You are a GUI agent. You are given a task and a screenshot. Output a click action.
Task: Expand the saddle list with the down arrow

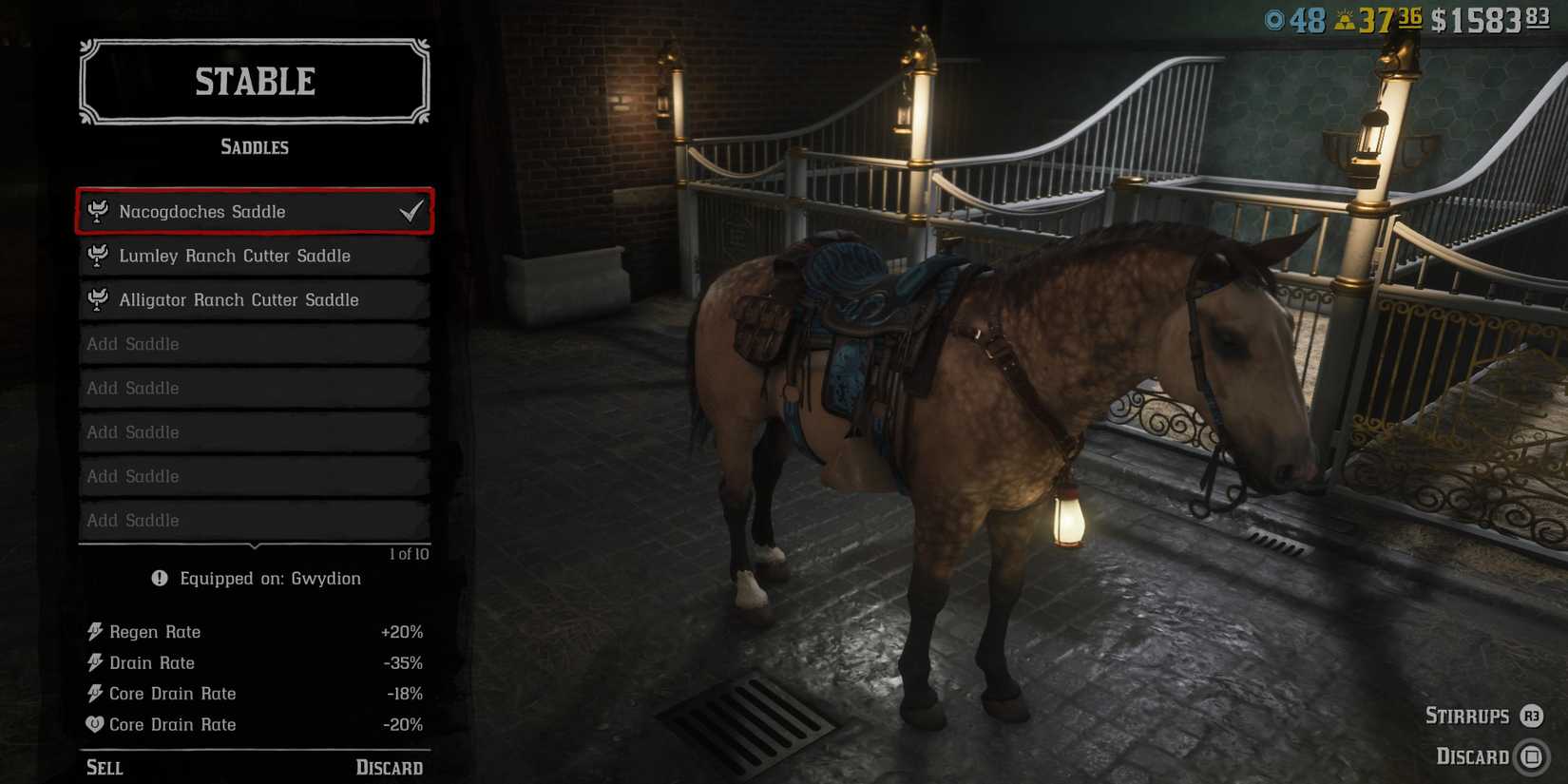point(254,545)
